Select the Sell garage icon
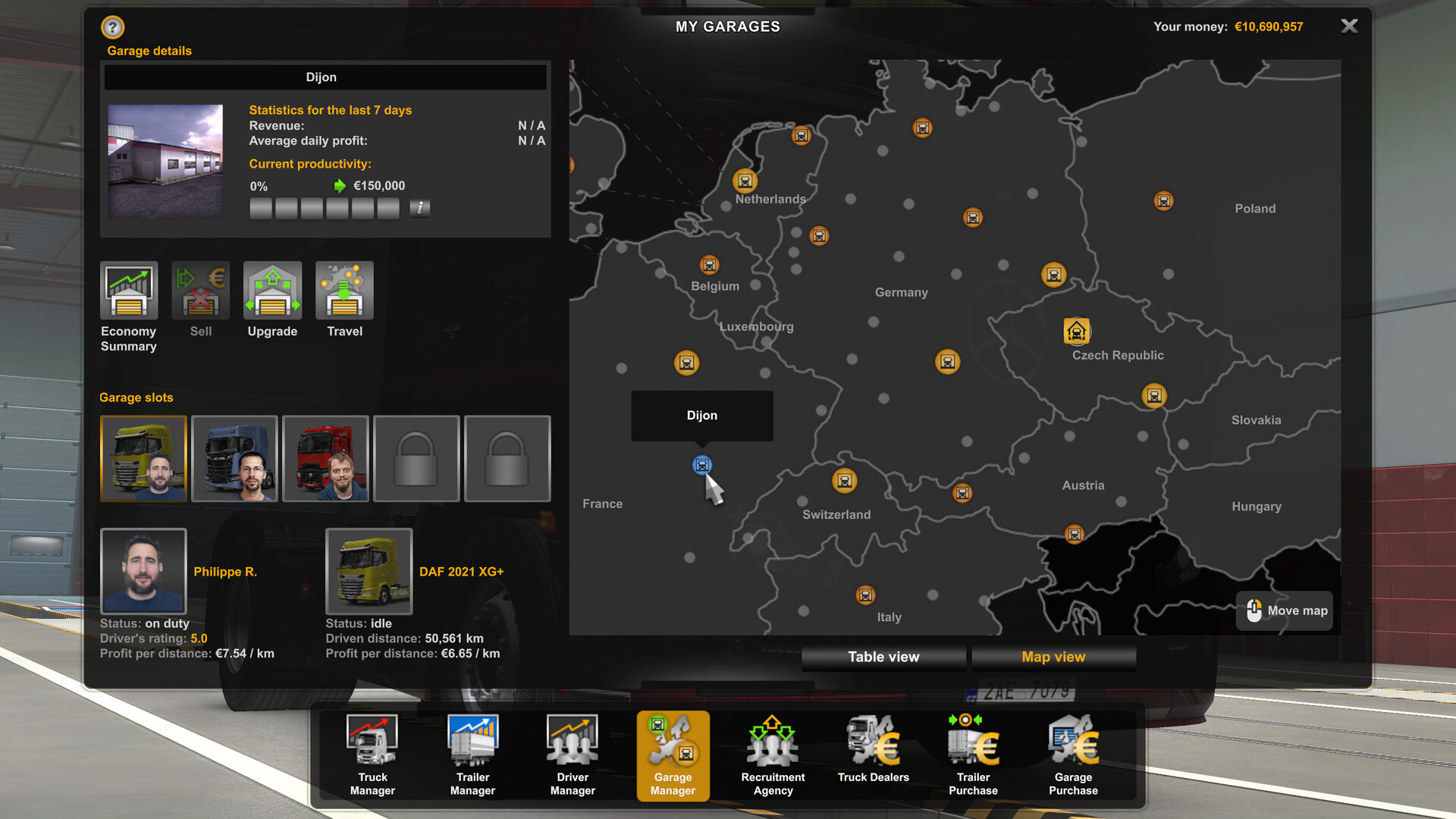 (x=199, y=292)
